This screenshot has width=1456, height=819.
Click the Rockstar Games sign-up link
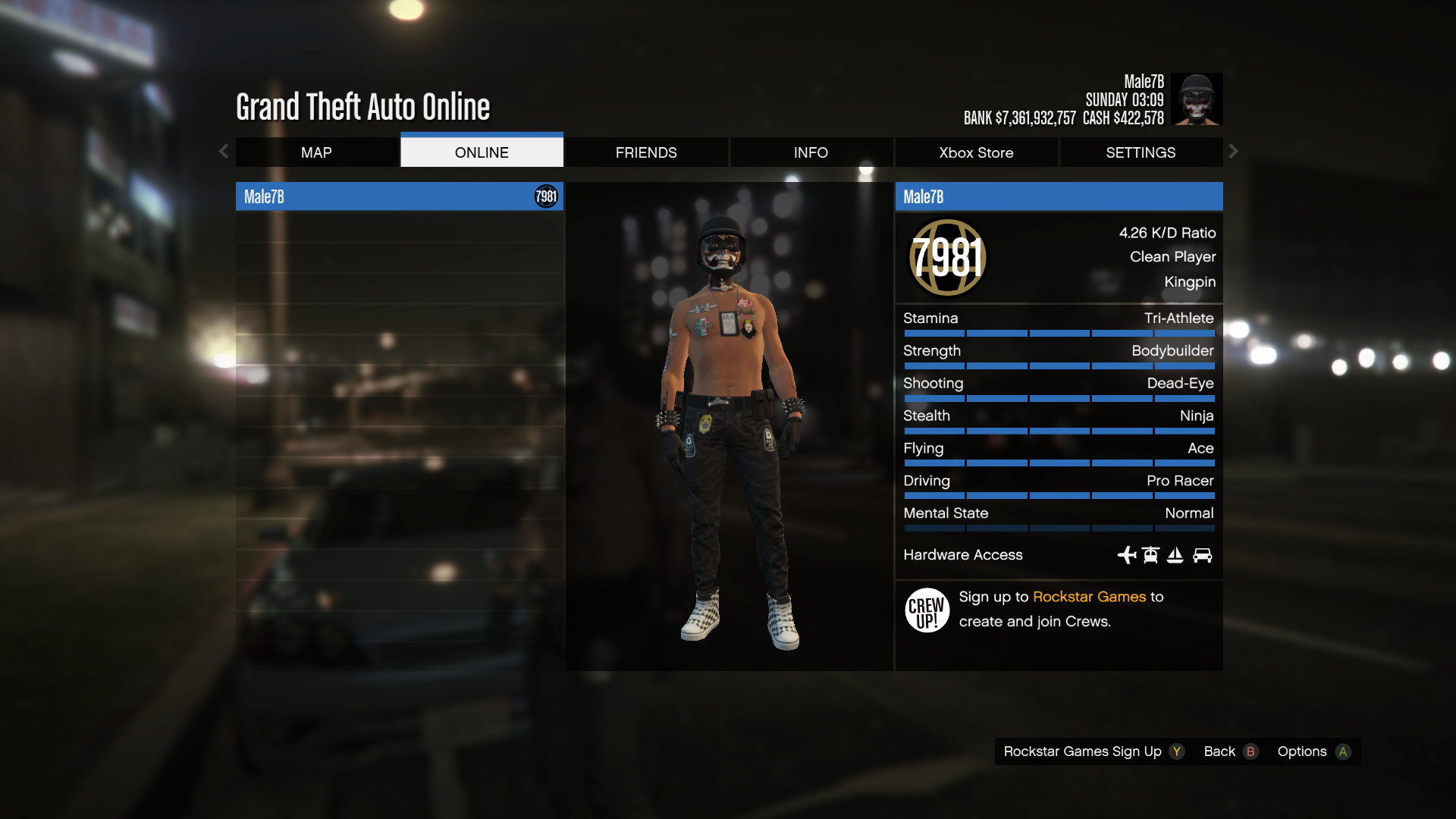[x=1089, y=597]
